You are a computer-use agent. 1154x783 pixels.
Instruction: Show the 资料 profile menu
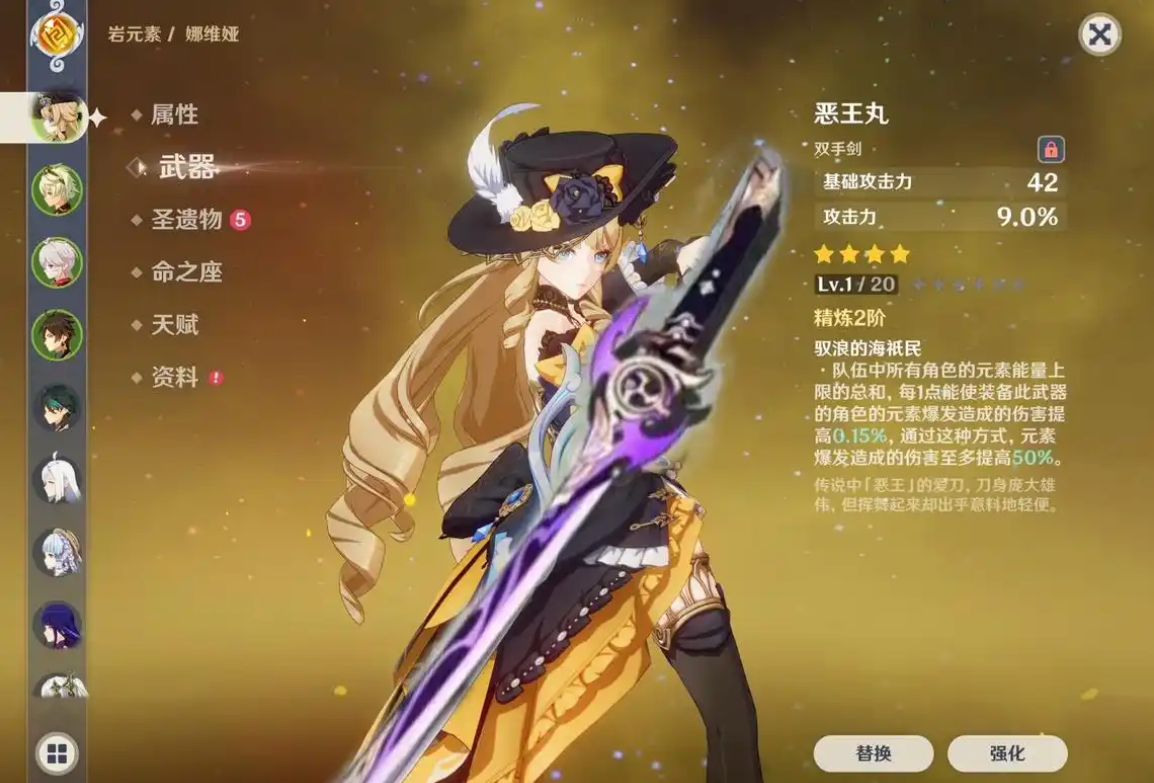coord(174,378)
